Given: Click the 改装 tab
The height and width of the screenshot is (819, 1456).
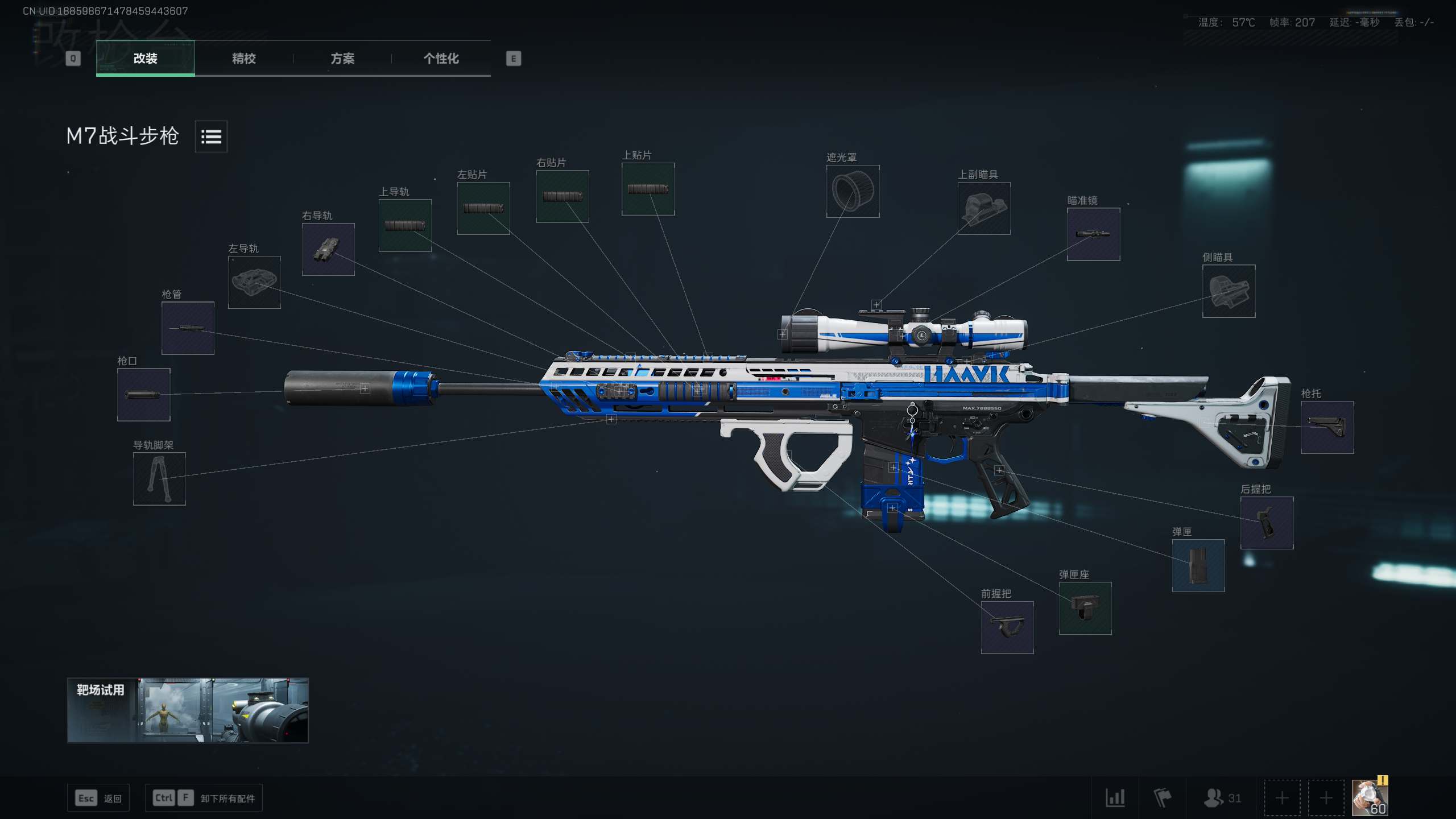Looking at the screenshot, I should click(145, 58).
